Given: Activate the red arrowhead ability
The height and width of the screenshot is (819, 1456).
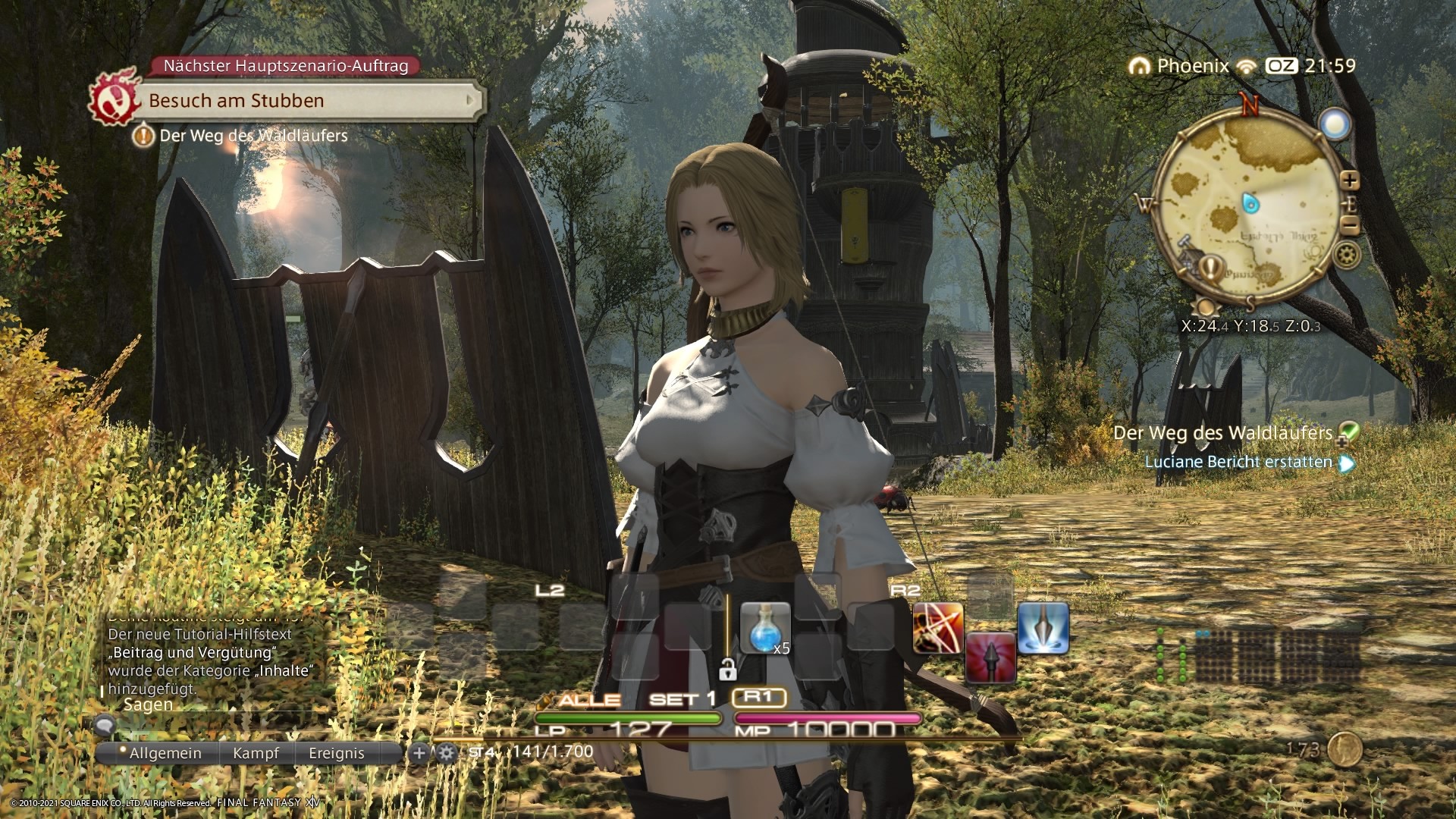Looking at the screenshot, I should 990,657.
